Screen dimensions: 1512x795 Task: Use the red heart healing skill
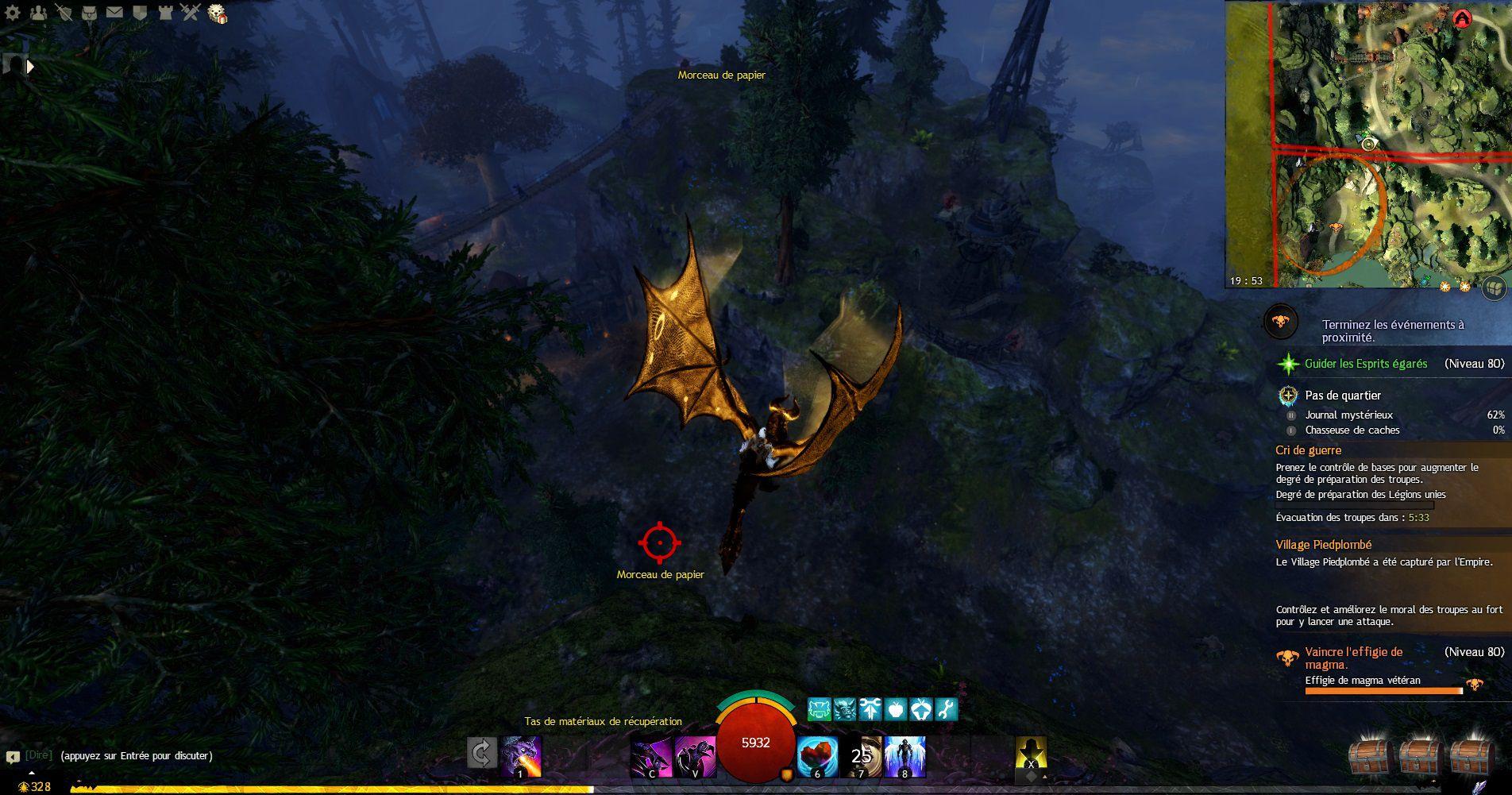[x=817, y=756]
